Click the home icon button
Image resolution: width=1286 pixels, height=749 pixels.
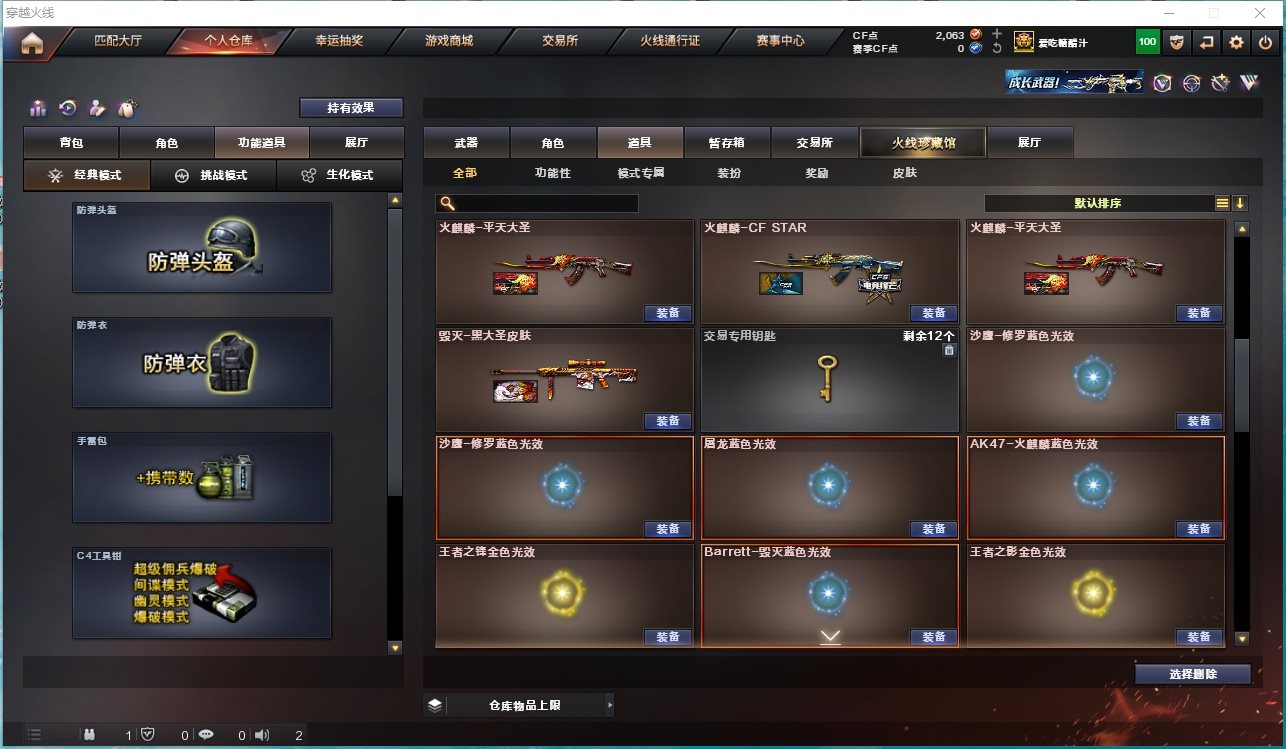[32, 43]
